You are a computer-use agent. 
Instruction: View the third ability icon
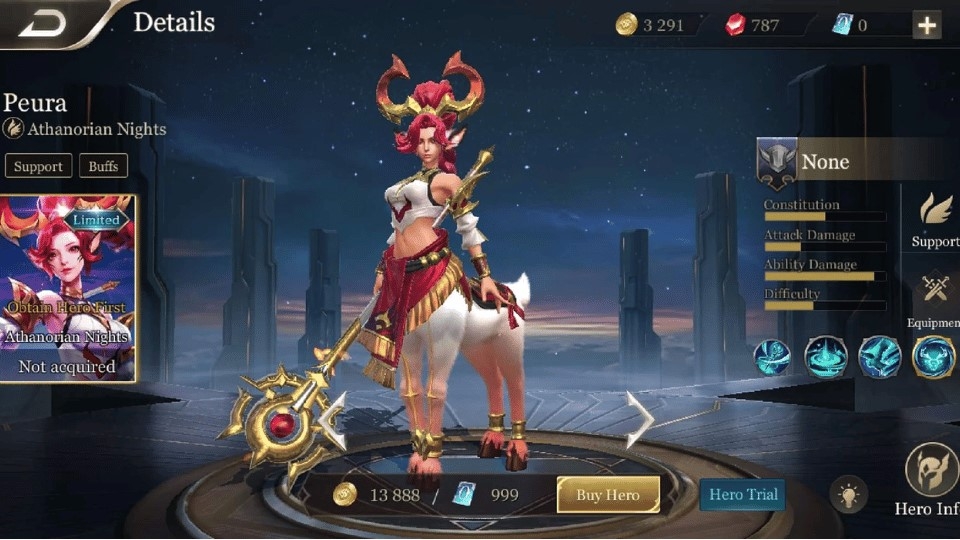[x=880, y=357]
